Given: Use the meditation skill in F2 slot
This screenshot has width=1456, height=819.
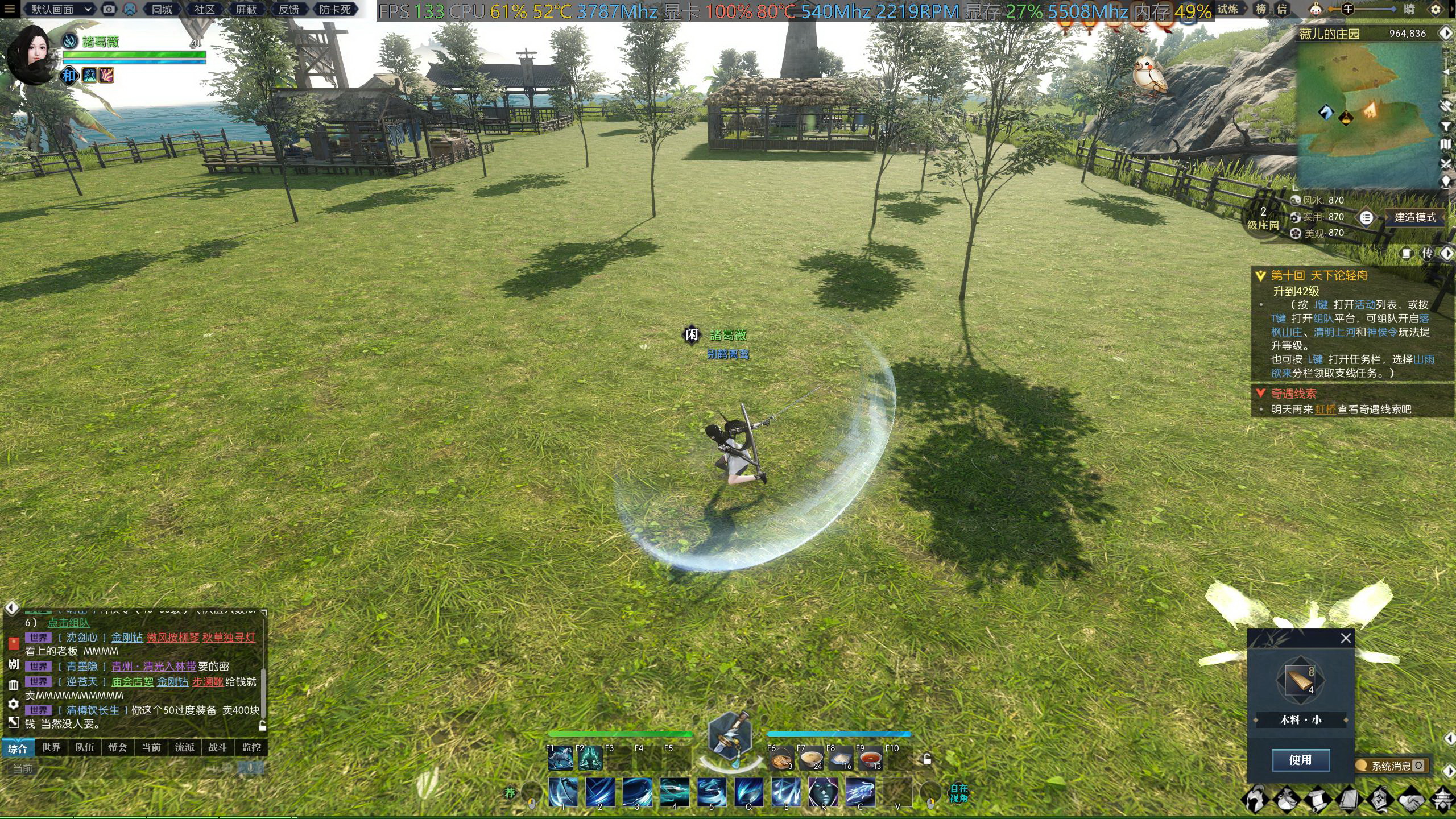Looking at the screenshot, I should [x=590, y=758].
